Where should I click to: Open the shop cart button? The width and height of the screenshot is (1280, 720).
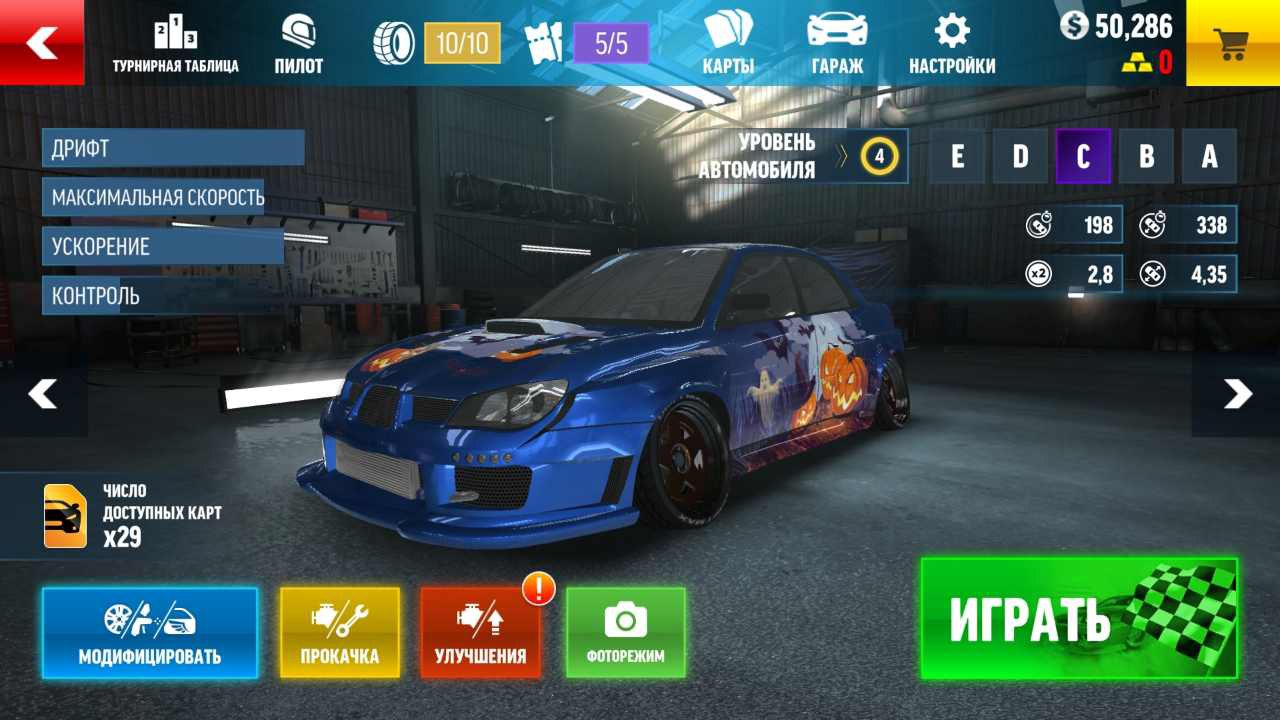(x=1232, y=43)
